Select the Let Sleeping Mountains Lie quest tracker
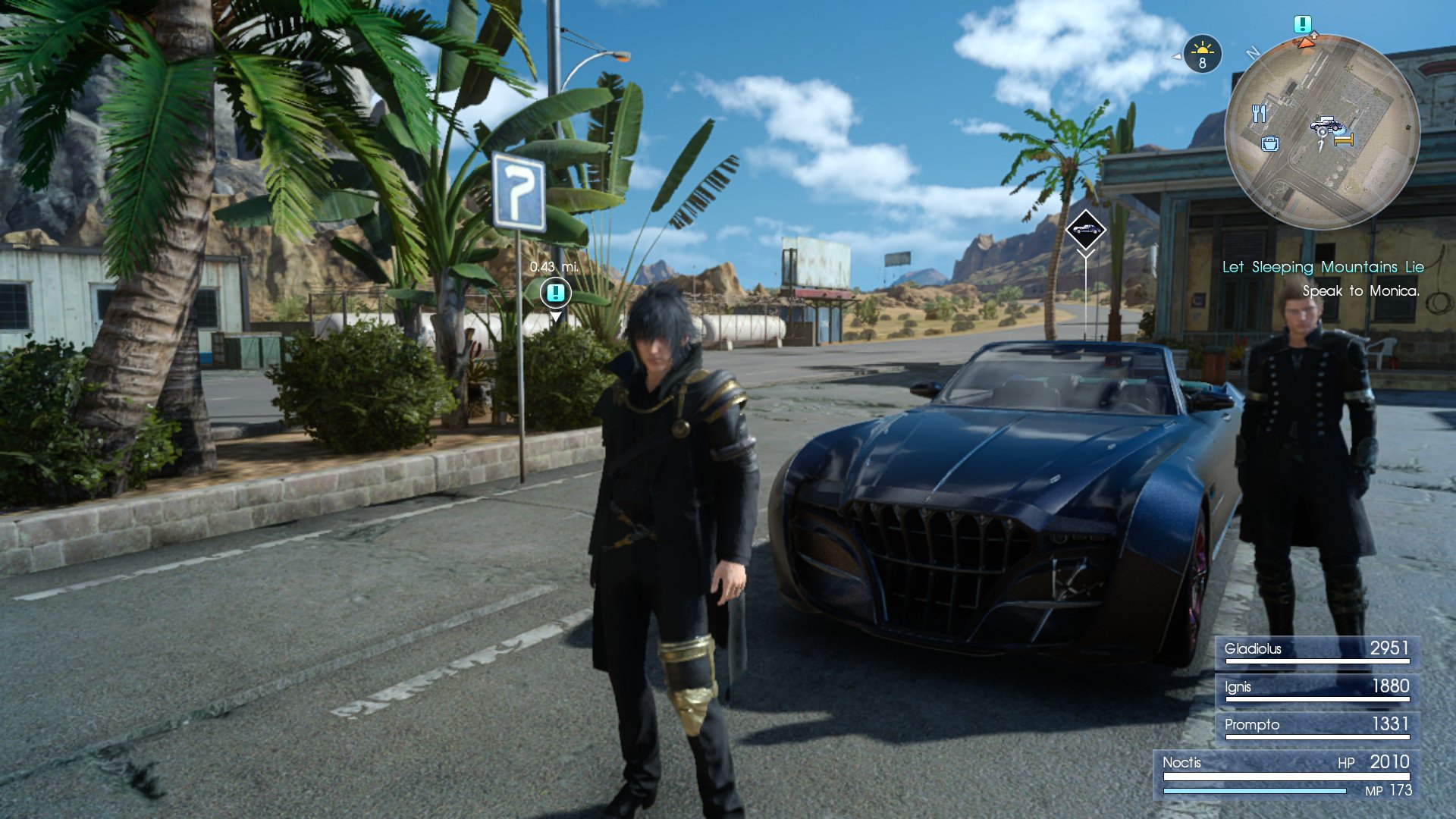1456x819 pixels. point(1323,267)
